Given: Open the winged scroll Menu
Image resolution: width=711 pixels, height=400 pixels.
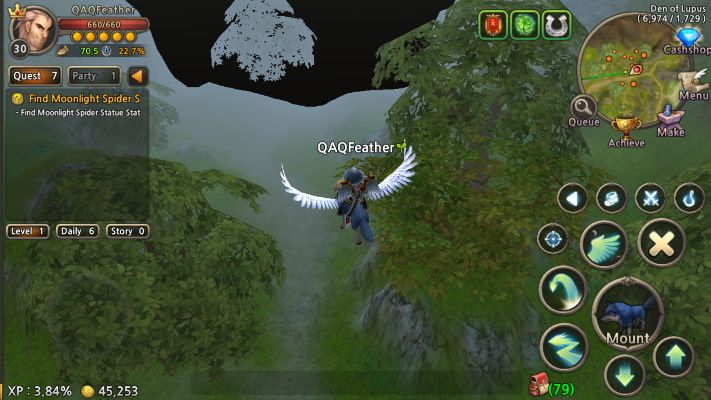Looking at the screenshot, I should point(691,83).
